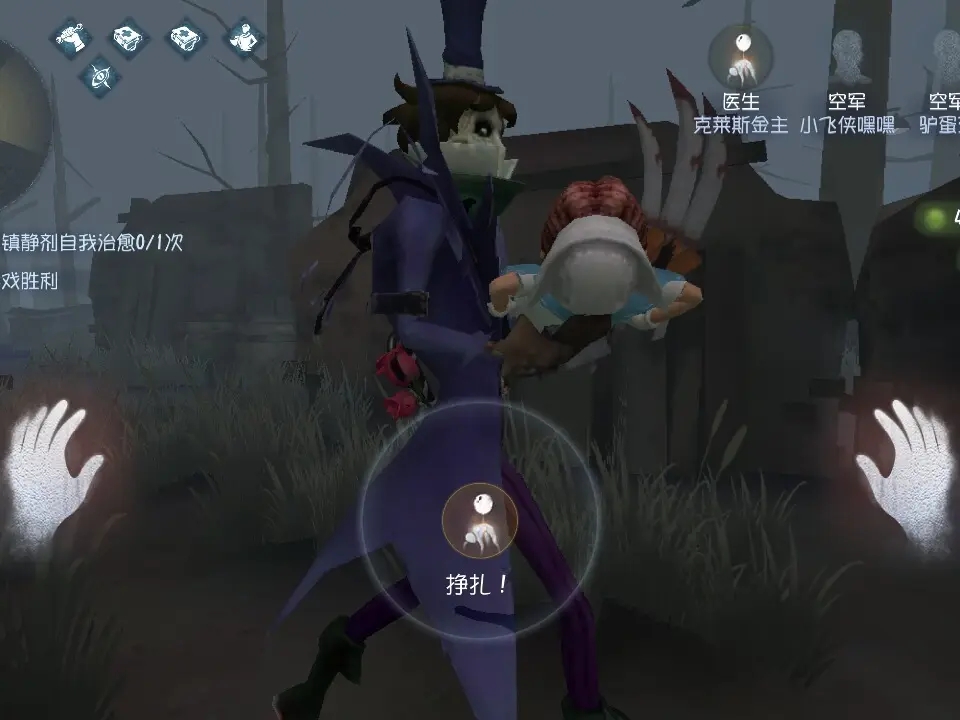Select the standing figure trait icon
Viewport: 960px width, 720px height.
tap(242, 38)
